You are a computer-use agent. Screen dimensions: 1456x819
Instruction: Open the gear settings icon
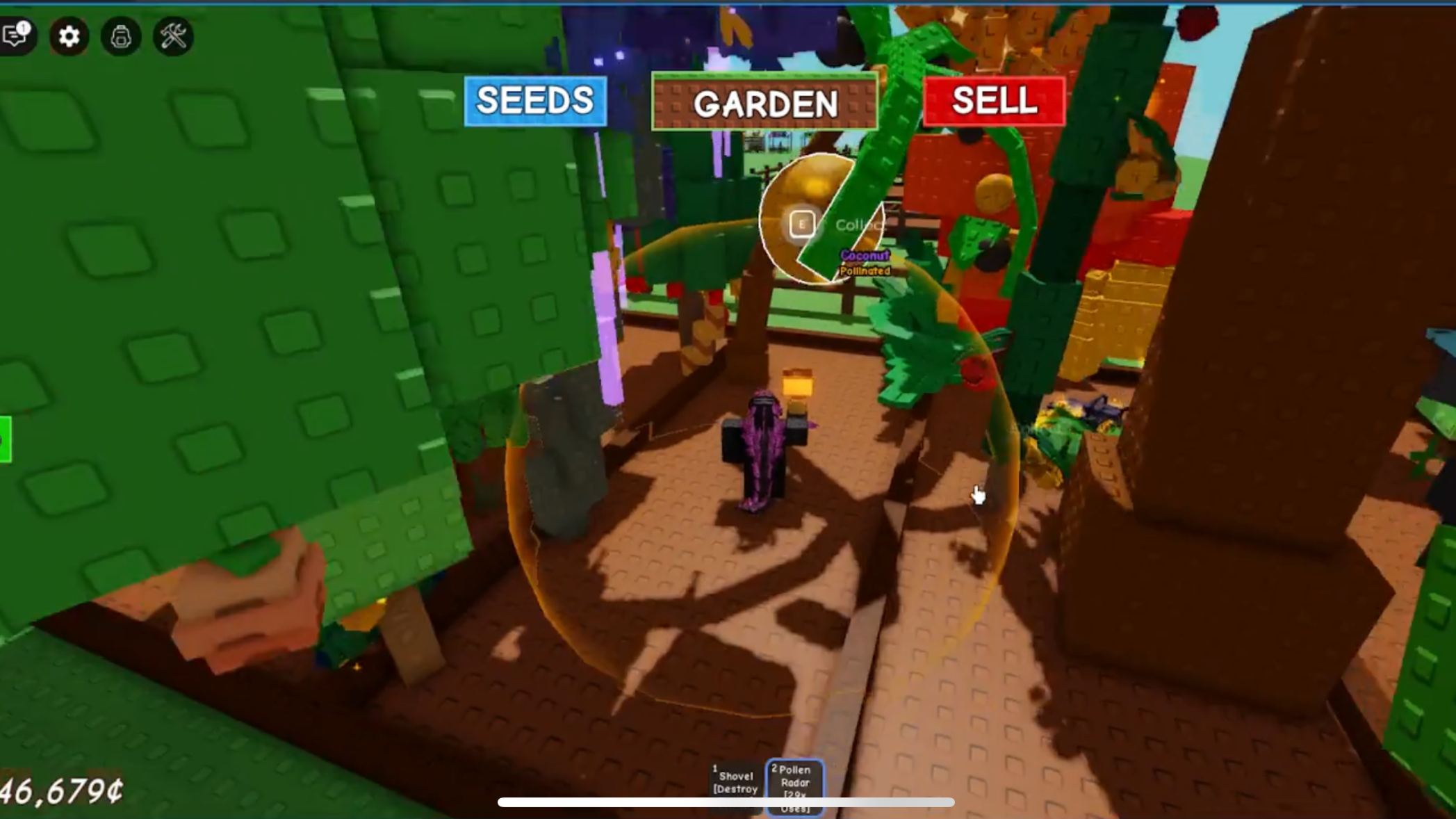[69, 36]
